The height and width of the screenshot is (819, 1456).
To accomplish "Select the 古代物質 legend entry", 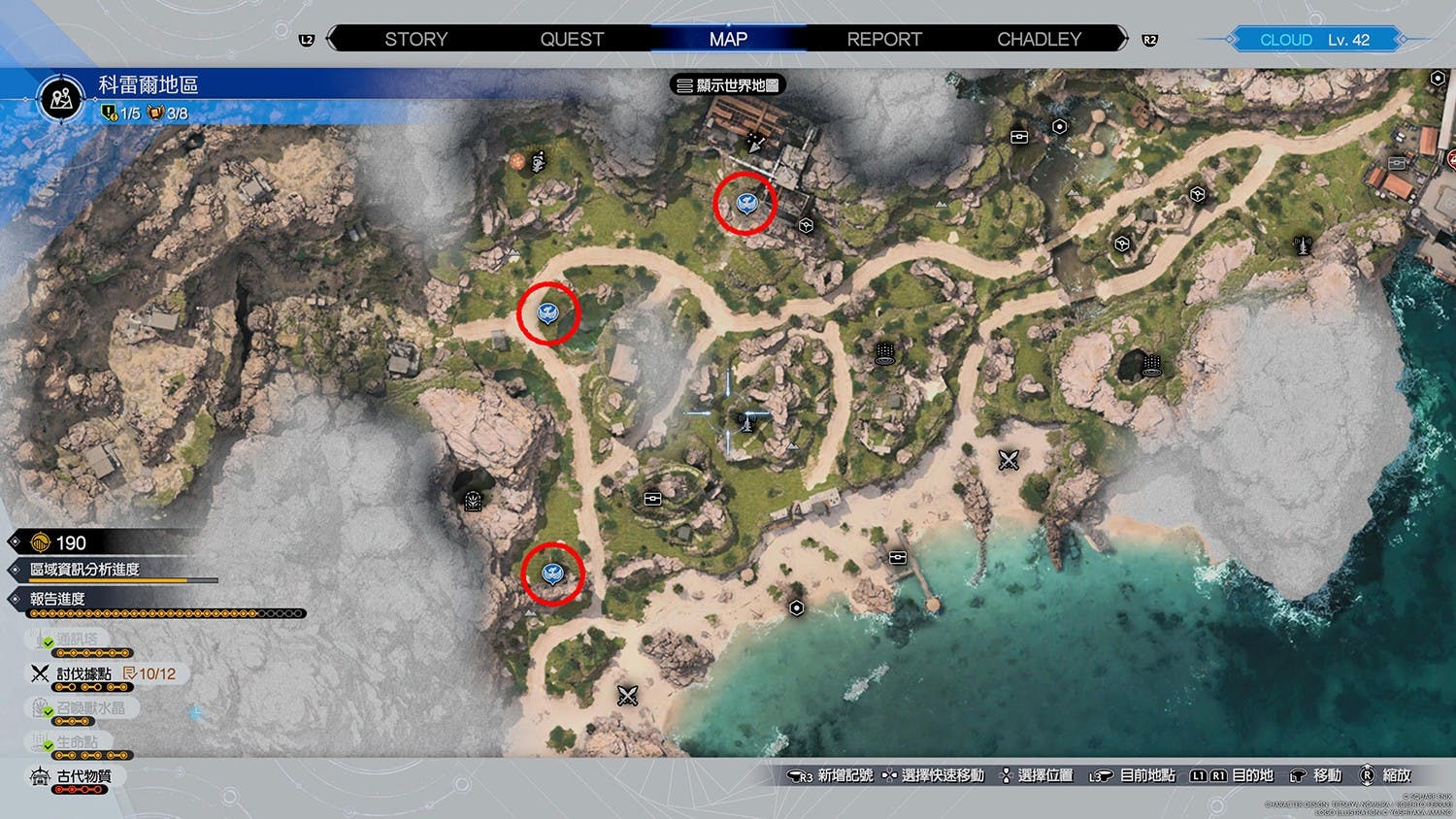I will pyautogui.click(x=83, y=776).
